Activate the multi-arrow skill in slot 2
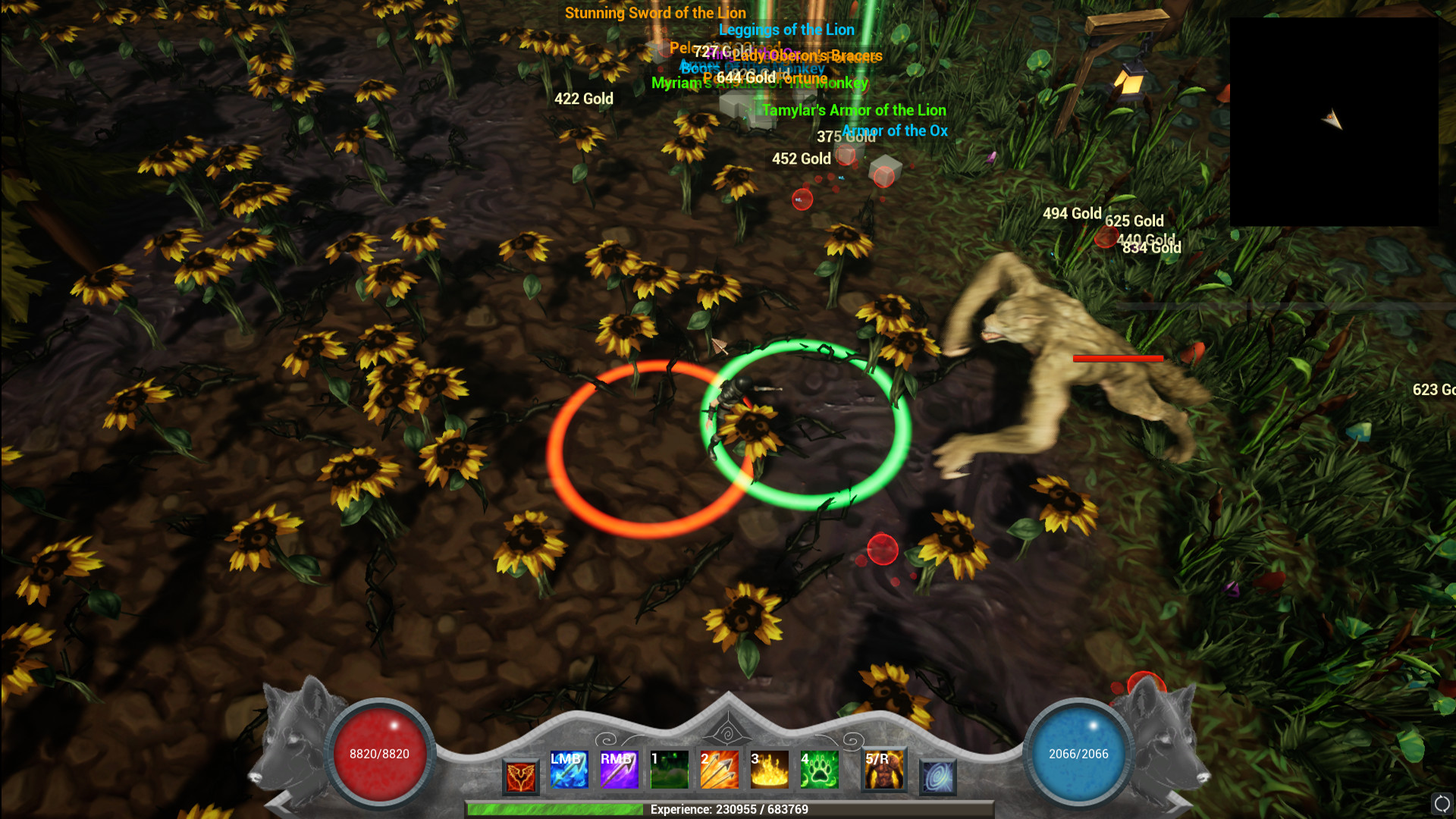The width and height of the screenshot is (1456, 819). pos(719,769)
